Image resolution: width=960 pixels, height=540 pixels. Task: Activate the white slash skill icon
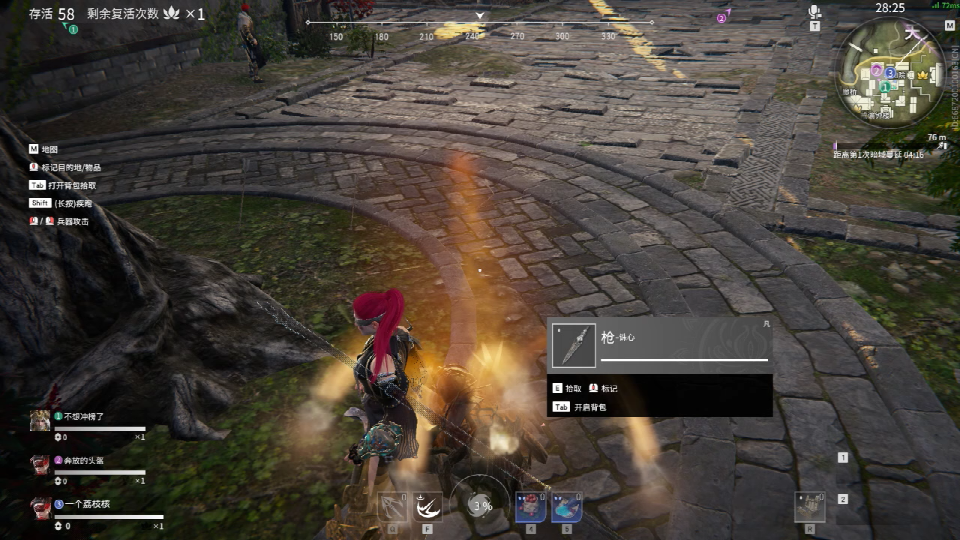click(x=429, y=506)
